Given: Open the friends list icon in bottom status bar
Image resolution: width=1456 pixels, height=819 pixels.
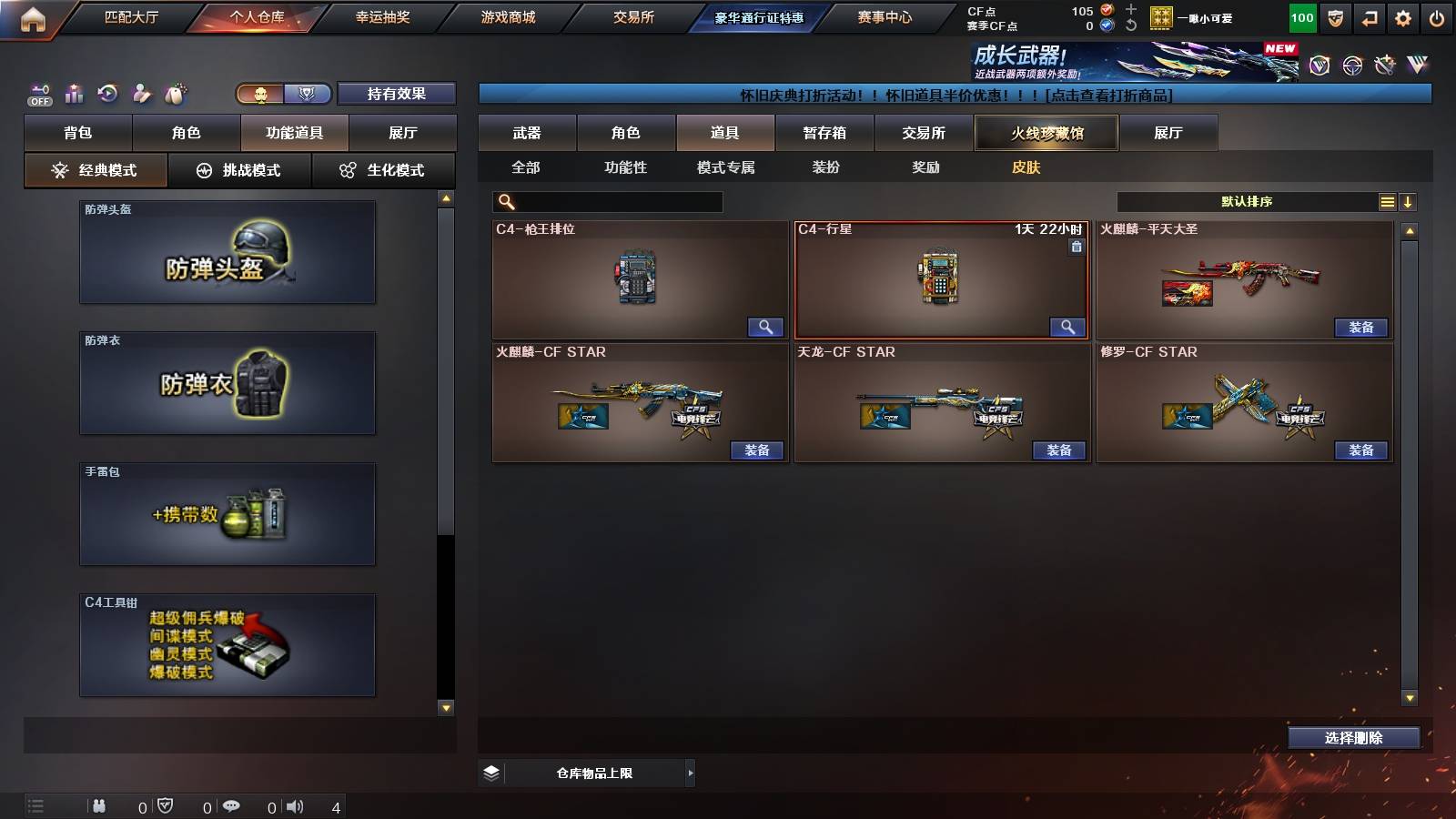Looking at the screenshot, I should [x=98, y=806].
